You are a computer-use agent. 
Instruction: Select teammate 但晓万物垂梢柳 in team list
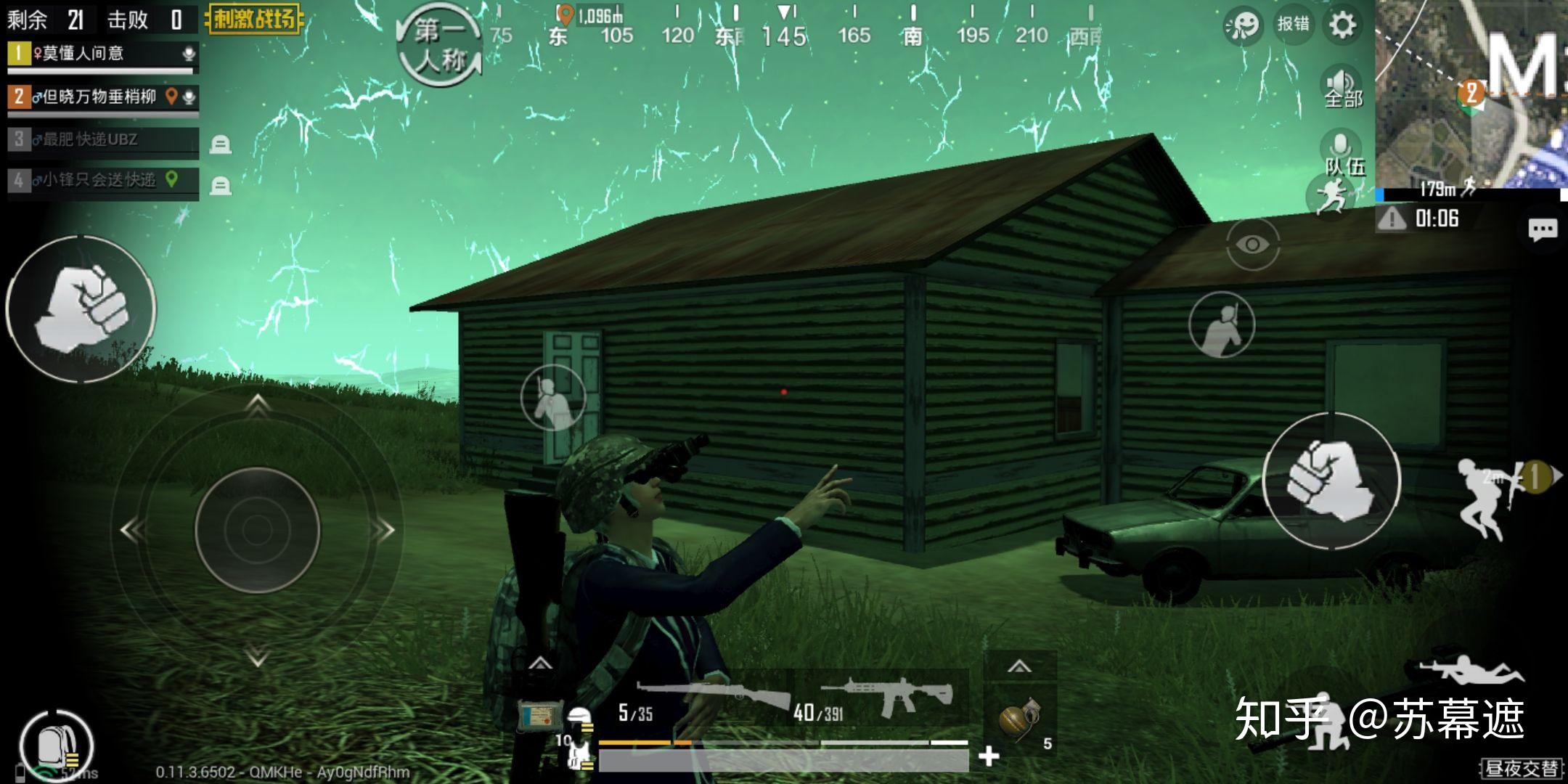(x=102, y=97)
